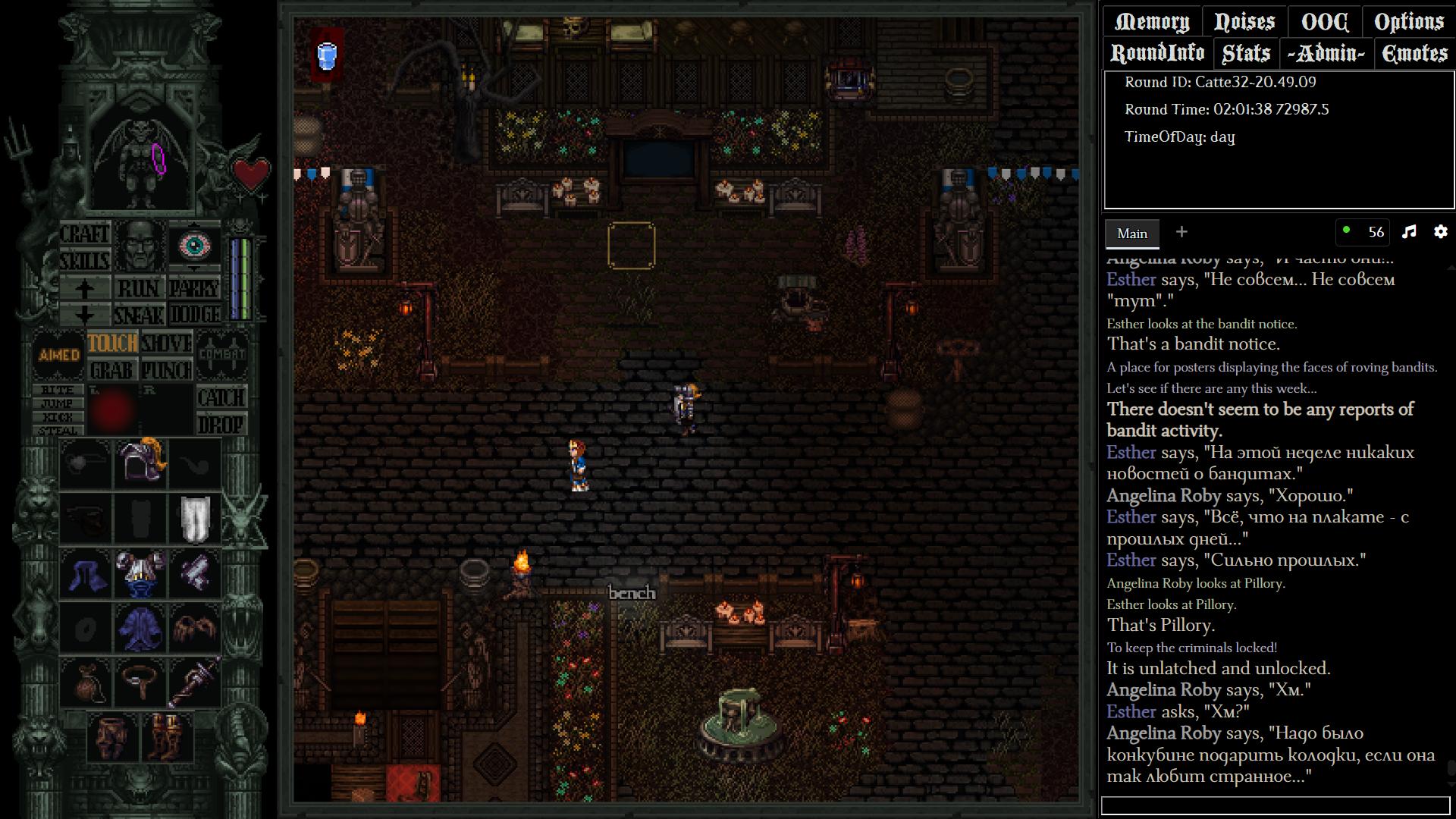Screen dimensions: 1456x819
Task: Select the plumed helmet equipment slot
Action: click(x=140, y=460)
